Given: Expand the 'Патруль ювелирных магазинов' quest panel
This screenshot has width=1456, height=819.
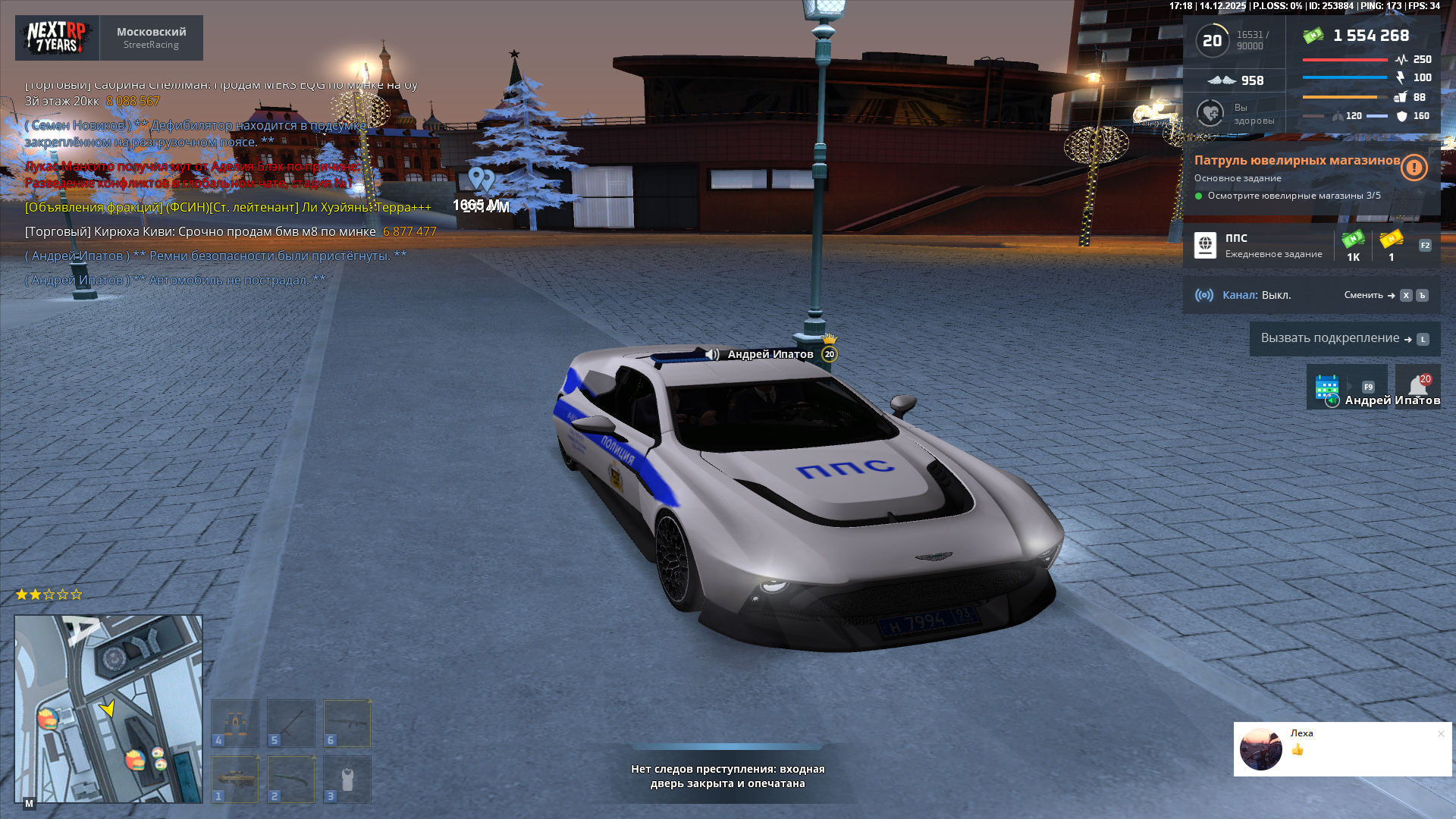Looking at the screenshot, I should 1297,160.
